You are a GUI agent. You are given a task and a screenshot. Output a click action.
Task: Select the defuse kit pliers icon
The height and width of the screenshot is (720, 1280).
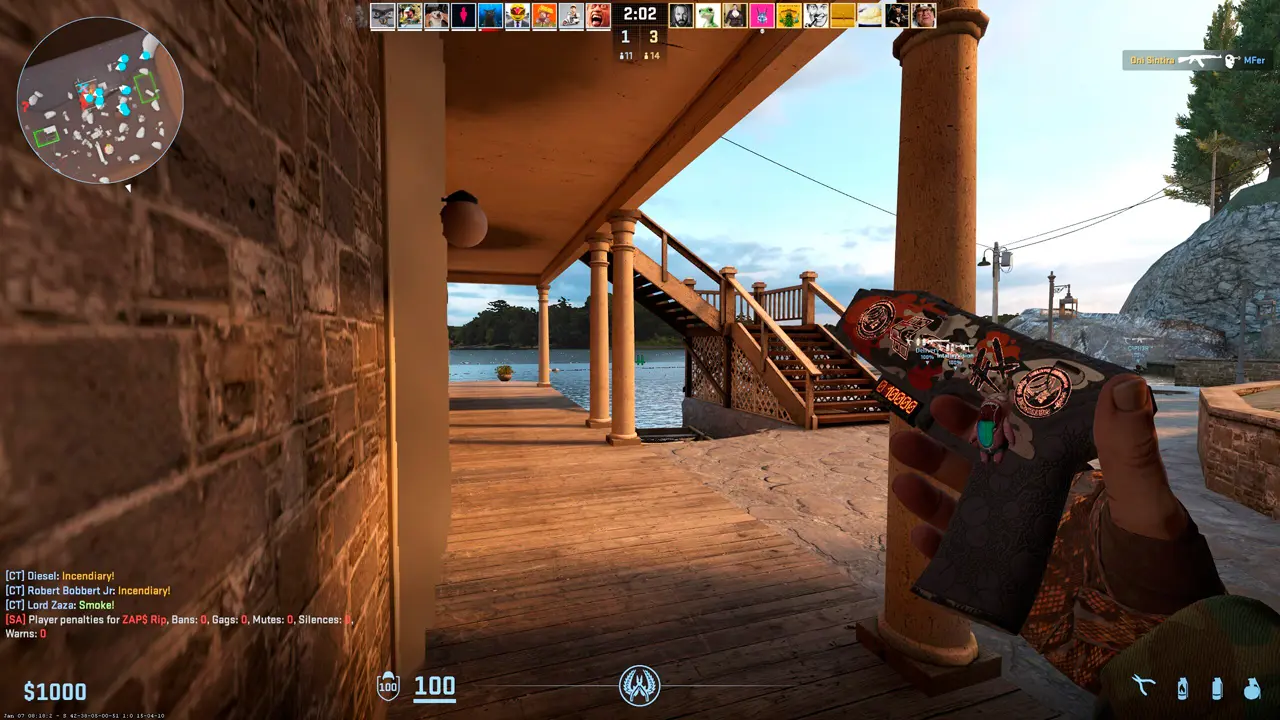pos(1144,687)
